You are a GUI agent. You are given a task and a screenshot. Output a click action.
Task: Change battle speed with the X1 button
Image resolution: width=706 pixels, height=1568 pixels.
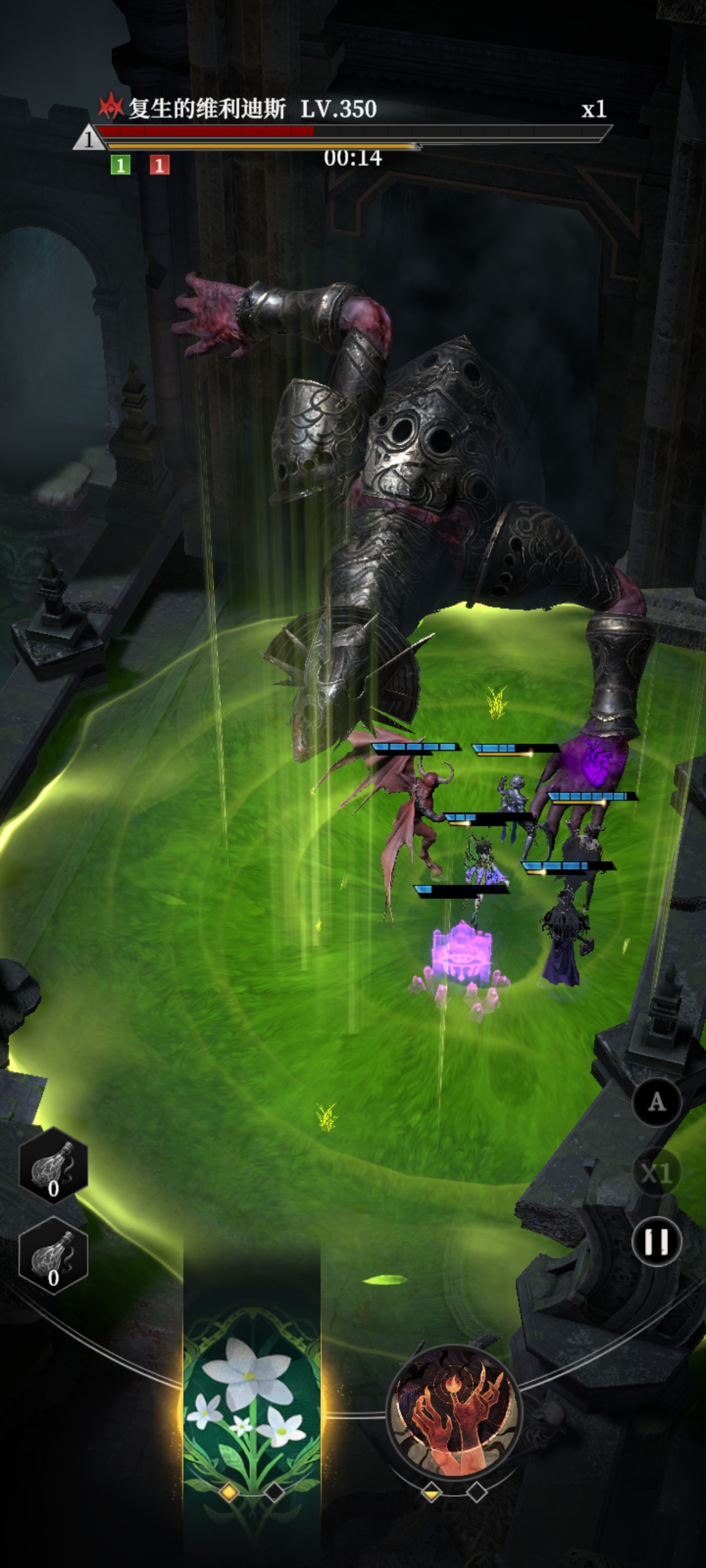point(656,1173)
